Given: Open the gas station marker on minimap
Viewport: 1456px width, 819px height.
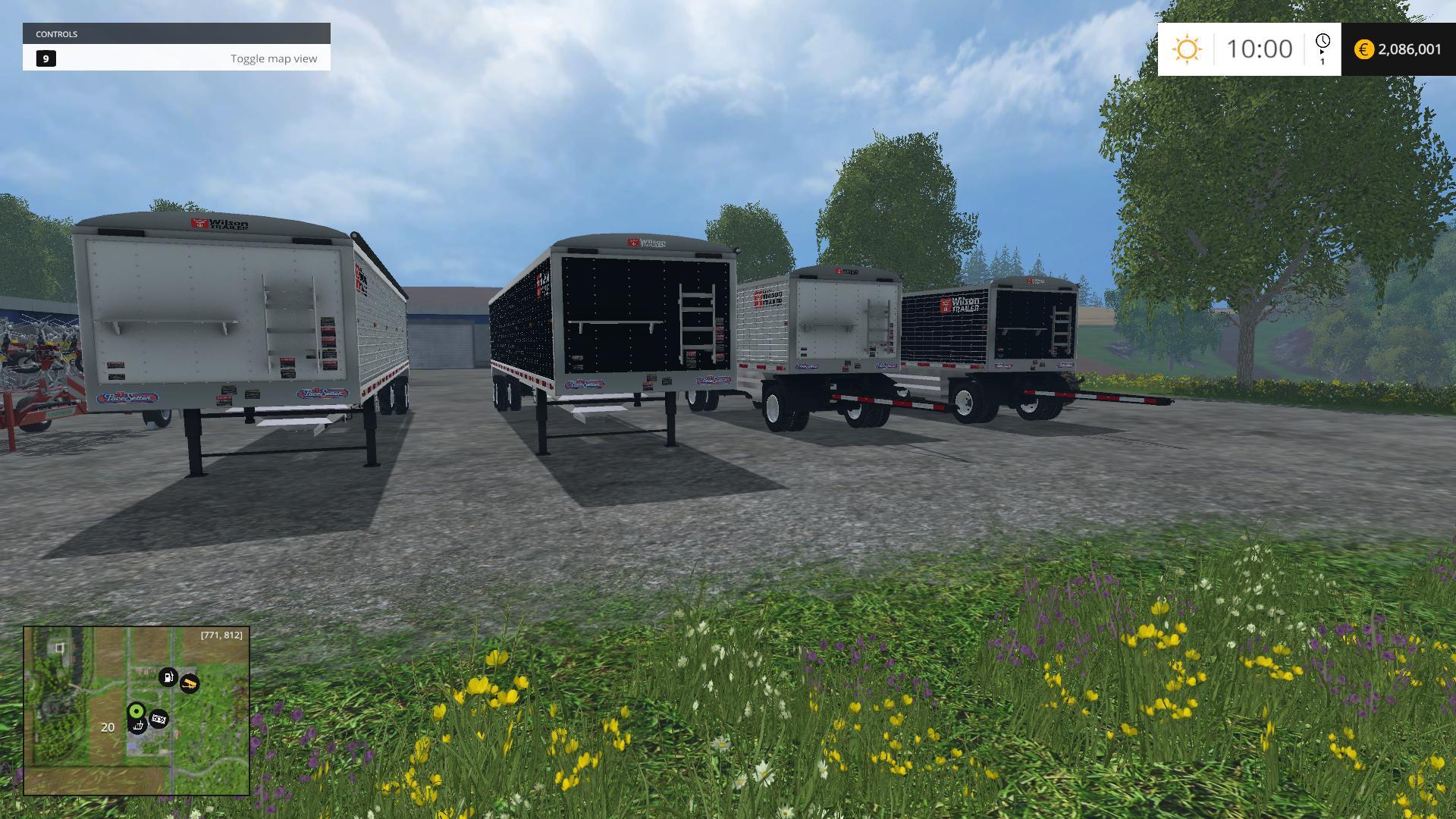Looking at the screenshot, I should 168,677.
